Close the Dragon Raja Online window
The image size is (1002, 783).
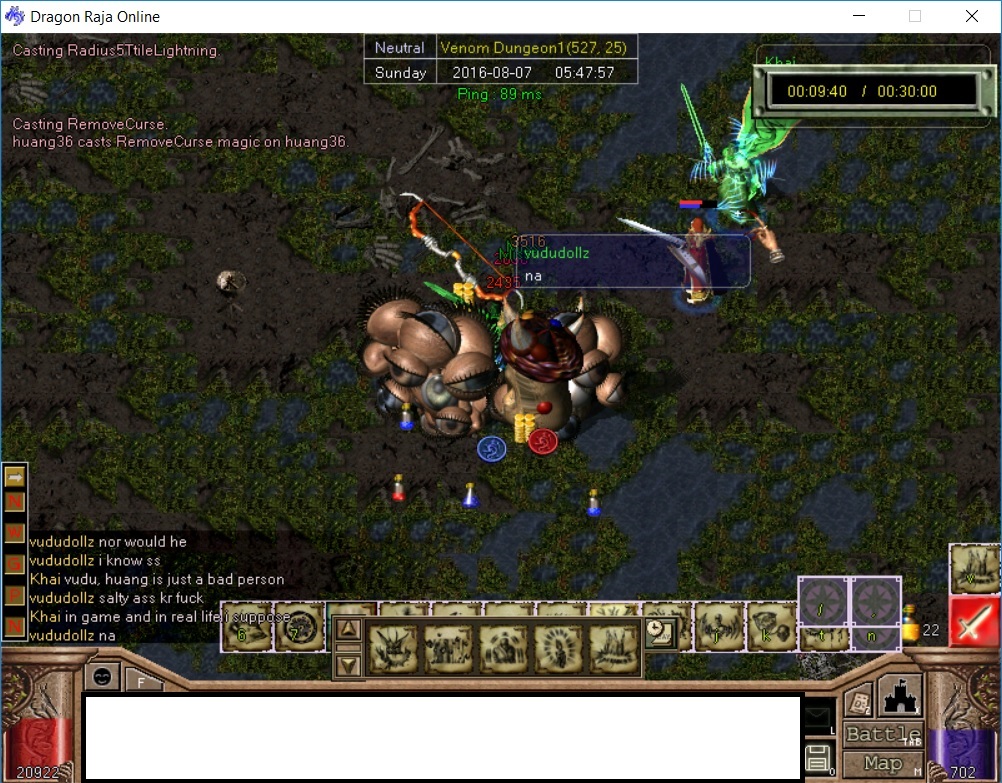coord(972,16)
